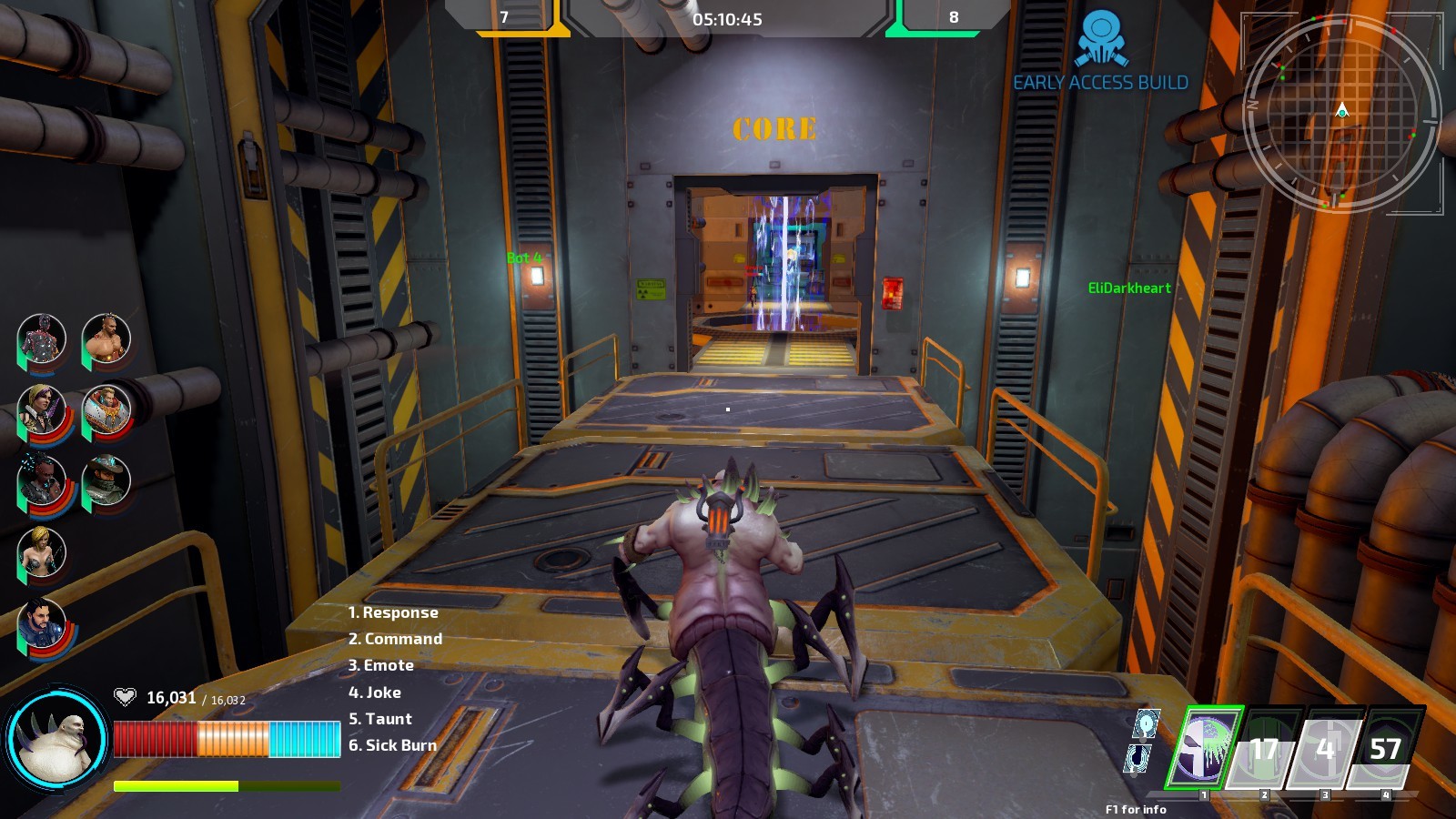Select the active ability card in slot 1

click(1203, 748)
